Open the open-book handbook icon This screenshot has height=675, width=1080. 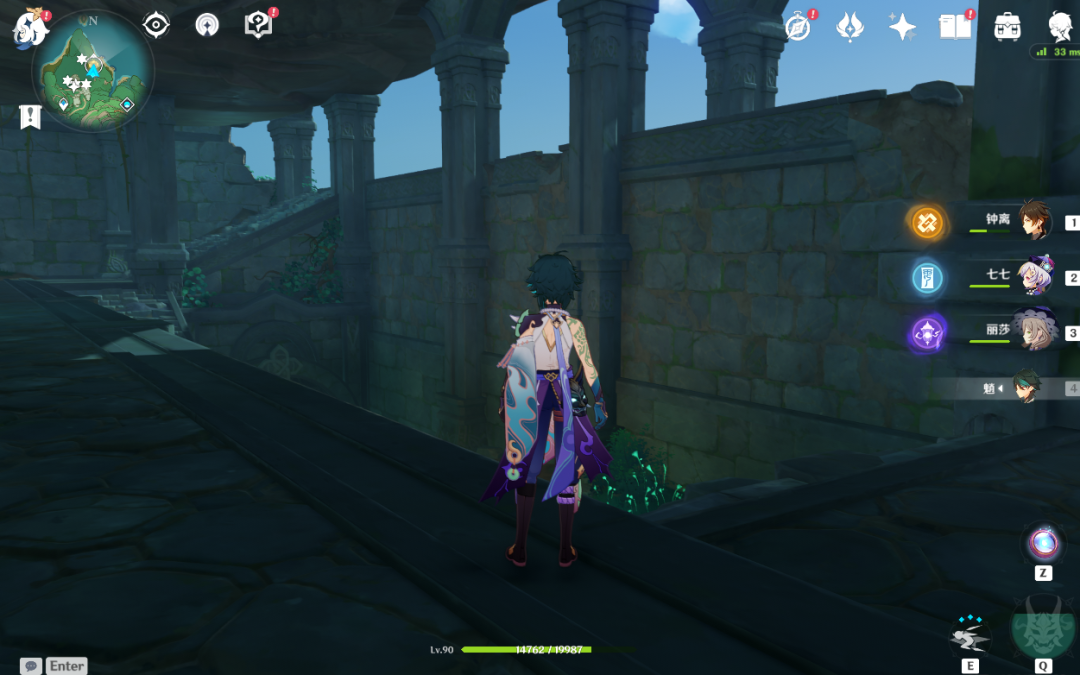point(955,27)
